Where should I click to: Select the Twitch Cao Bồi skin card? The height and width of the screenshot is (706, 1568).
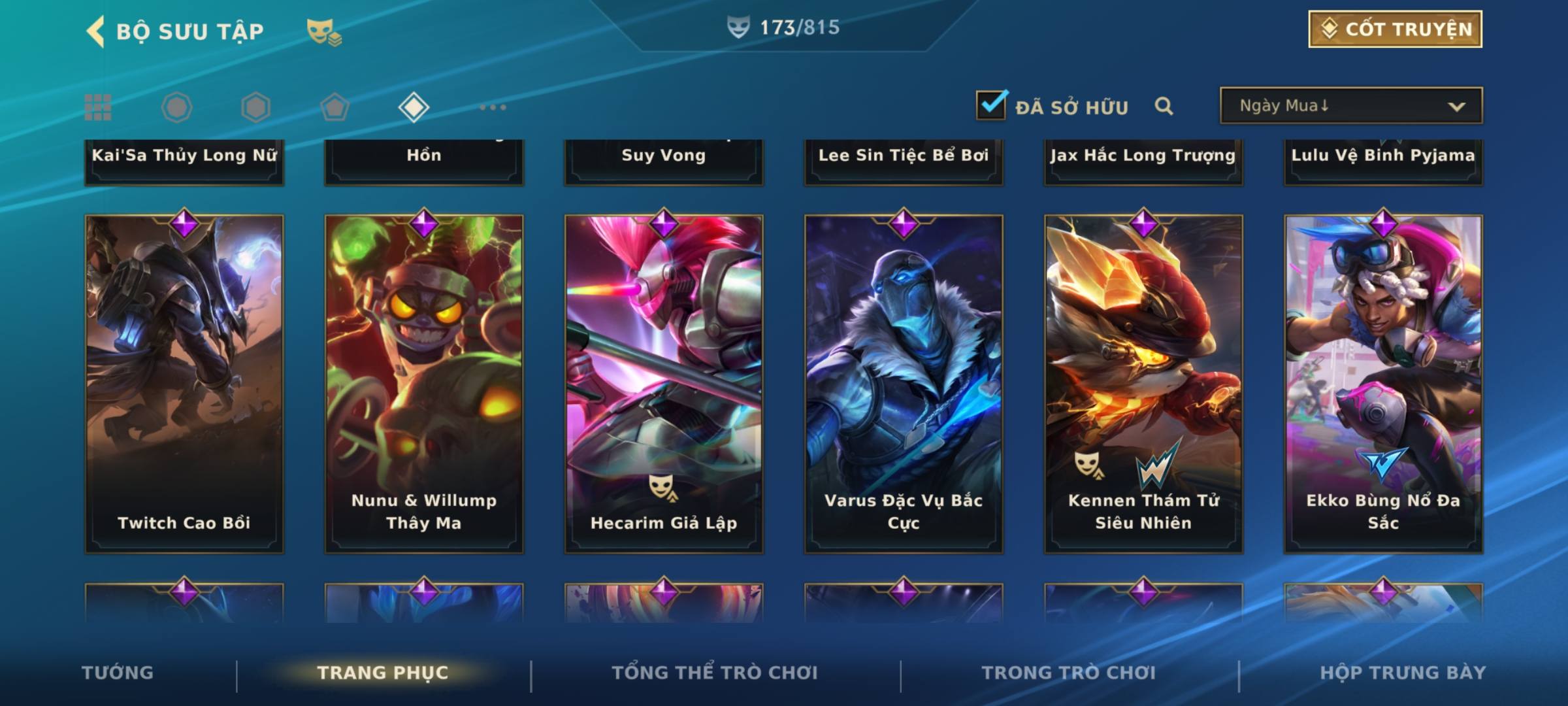tap(184, 384)
